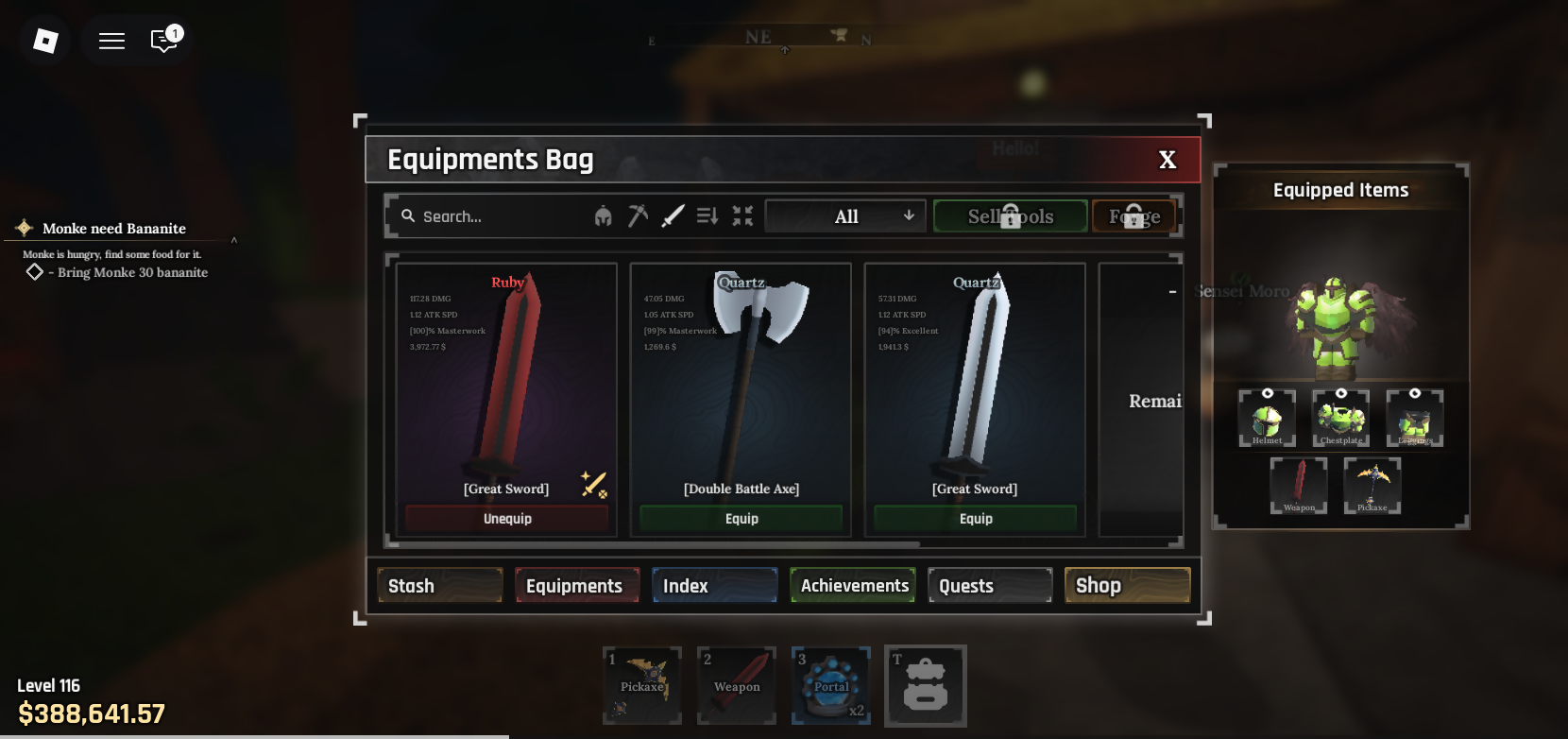Image resolution: width=1568 pixels, height=739 pixels.
Task: Select the equipped Helmet slot
Action: tap(1267, 419)
